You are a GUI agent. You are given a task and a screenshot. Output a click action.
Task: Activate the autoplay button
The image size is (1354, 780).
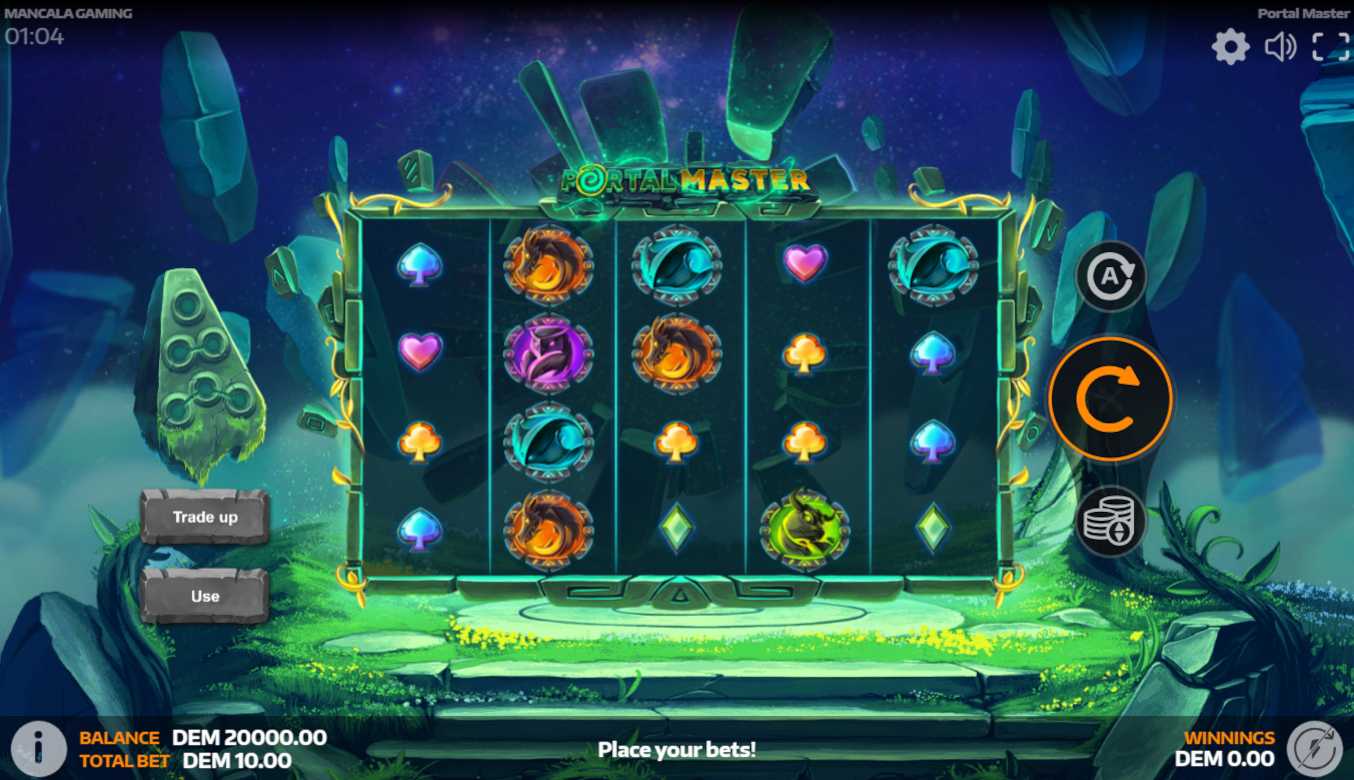coord(1110,276)
